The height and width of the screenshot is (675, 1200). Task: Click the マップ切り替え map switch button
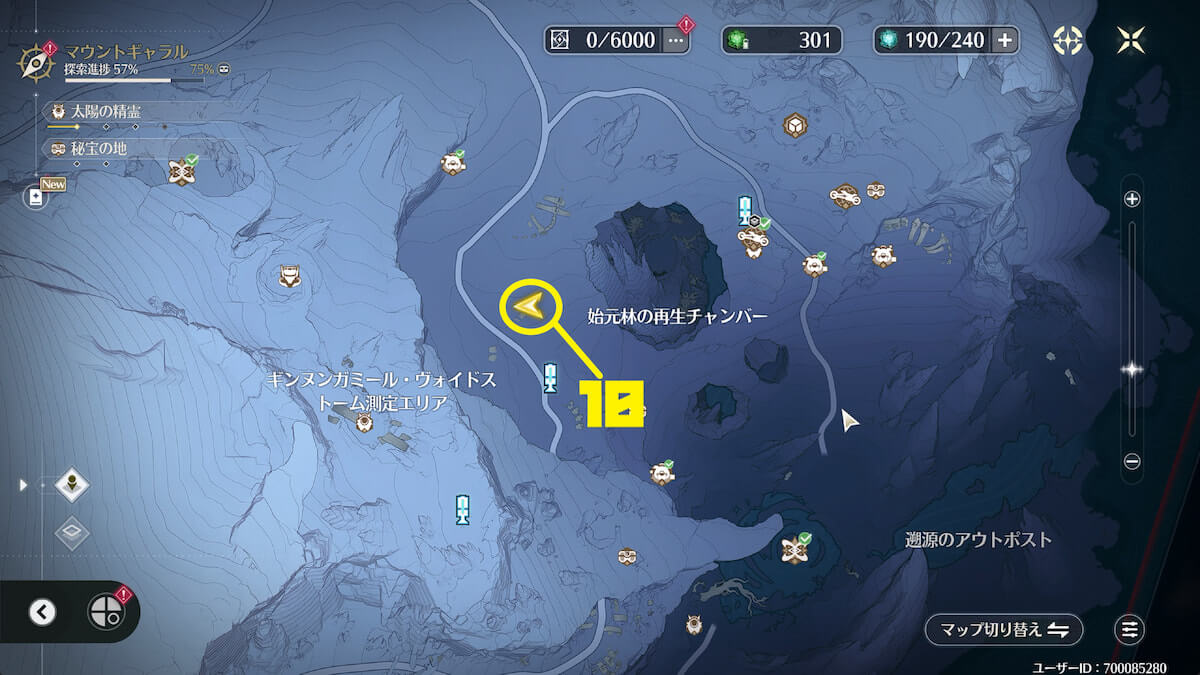[1003, 630]
